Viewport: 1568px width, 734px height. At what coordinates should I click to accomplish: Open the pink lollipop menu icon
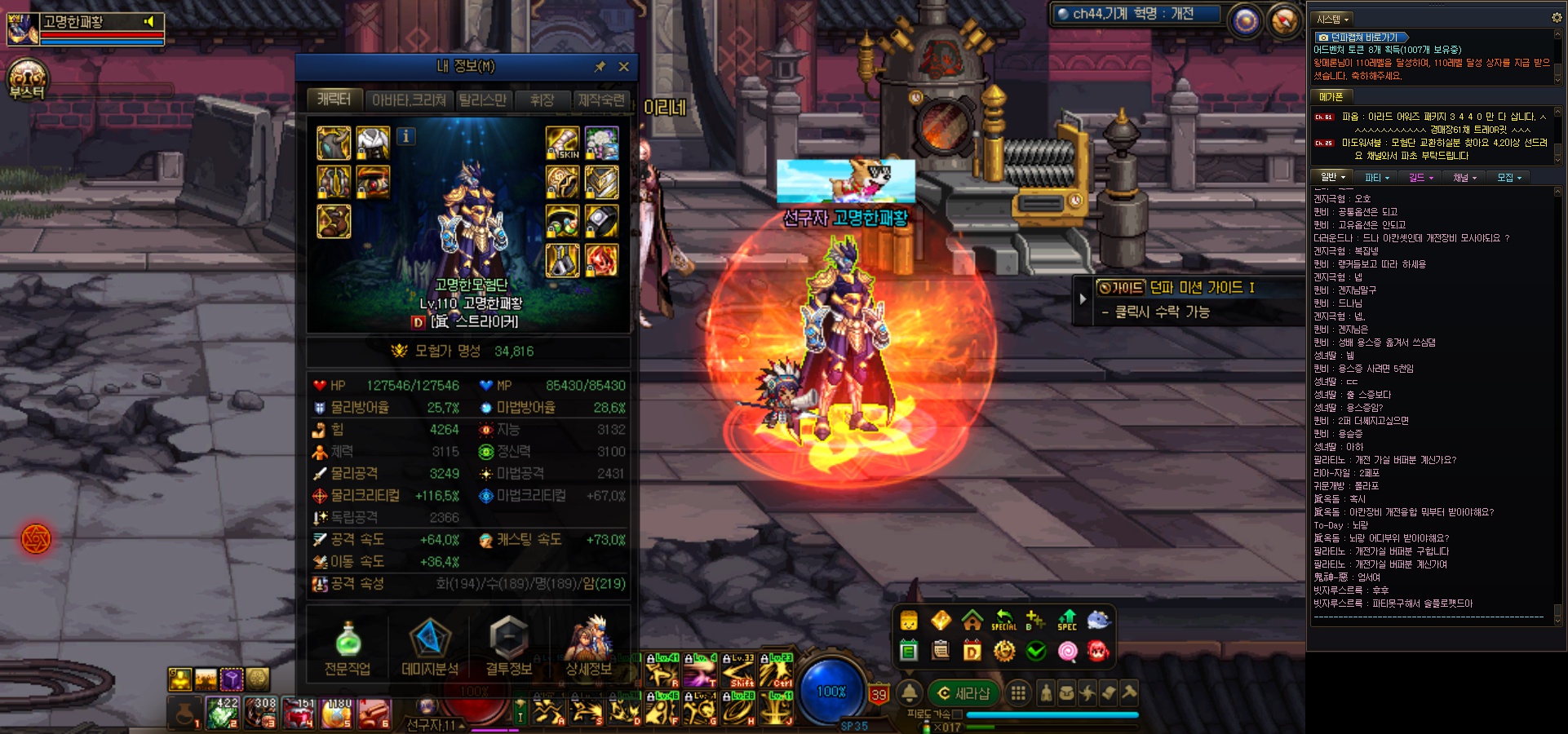tap(1067, 651)
